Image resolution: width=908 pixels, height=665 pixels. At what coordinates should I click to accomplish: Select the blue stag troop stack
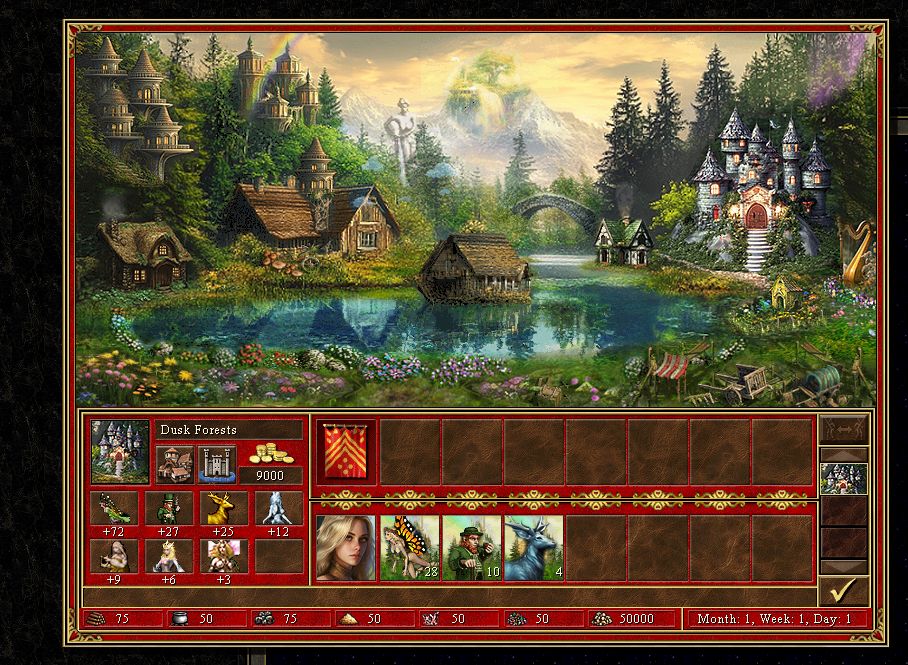534,548
